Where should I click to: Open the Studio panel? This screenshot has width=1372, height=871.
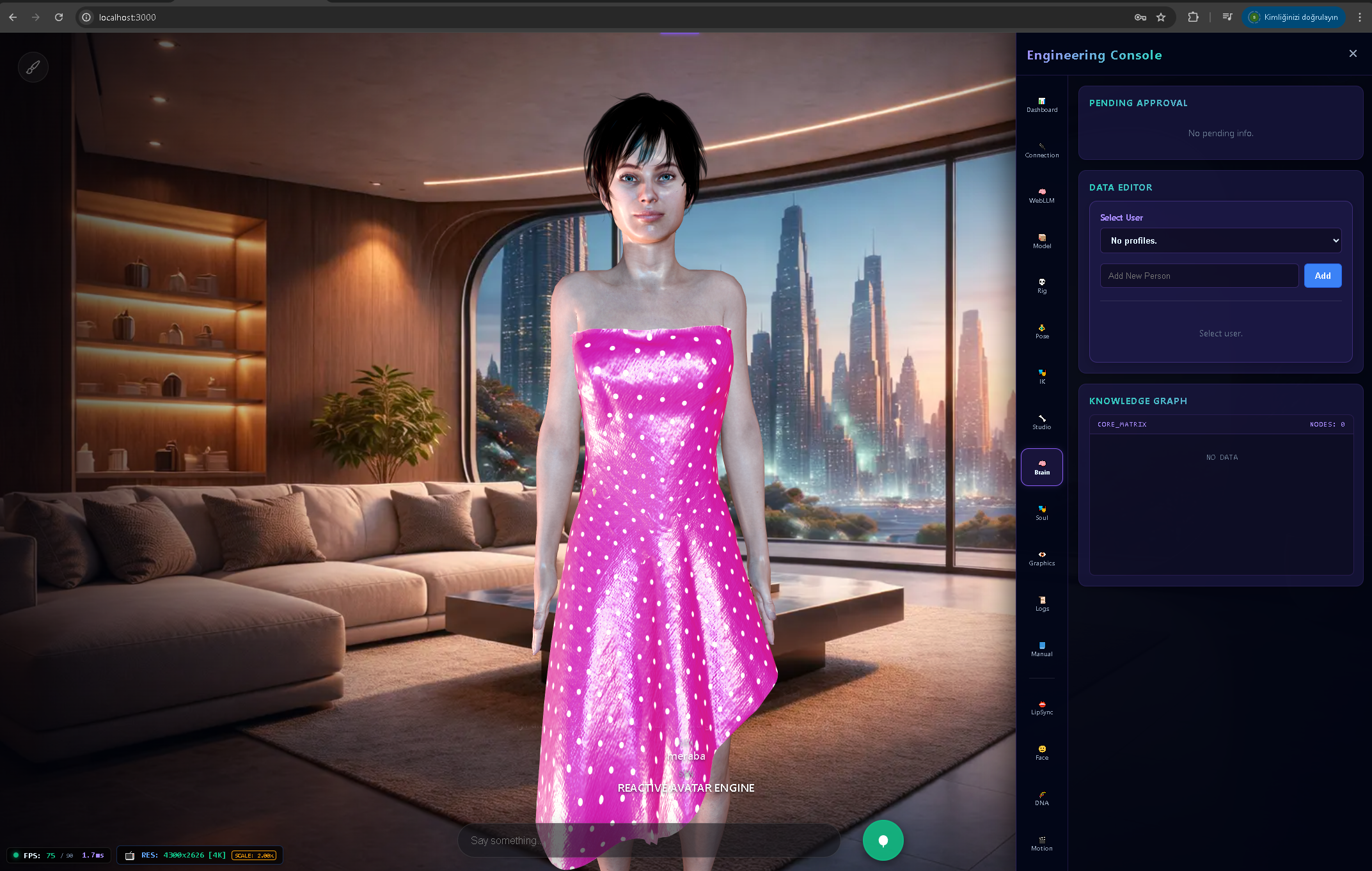1041,421
